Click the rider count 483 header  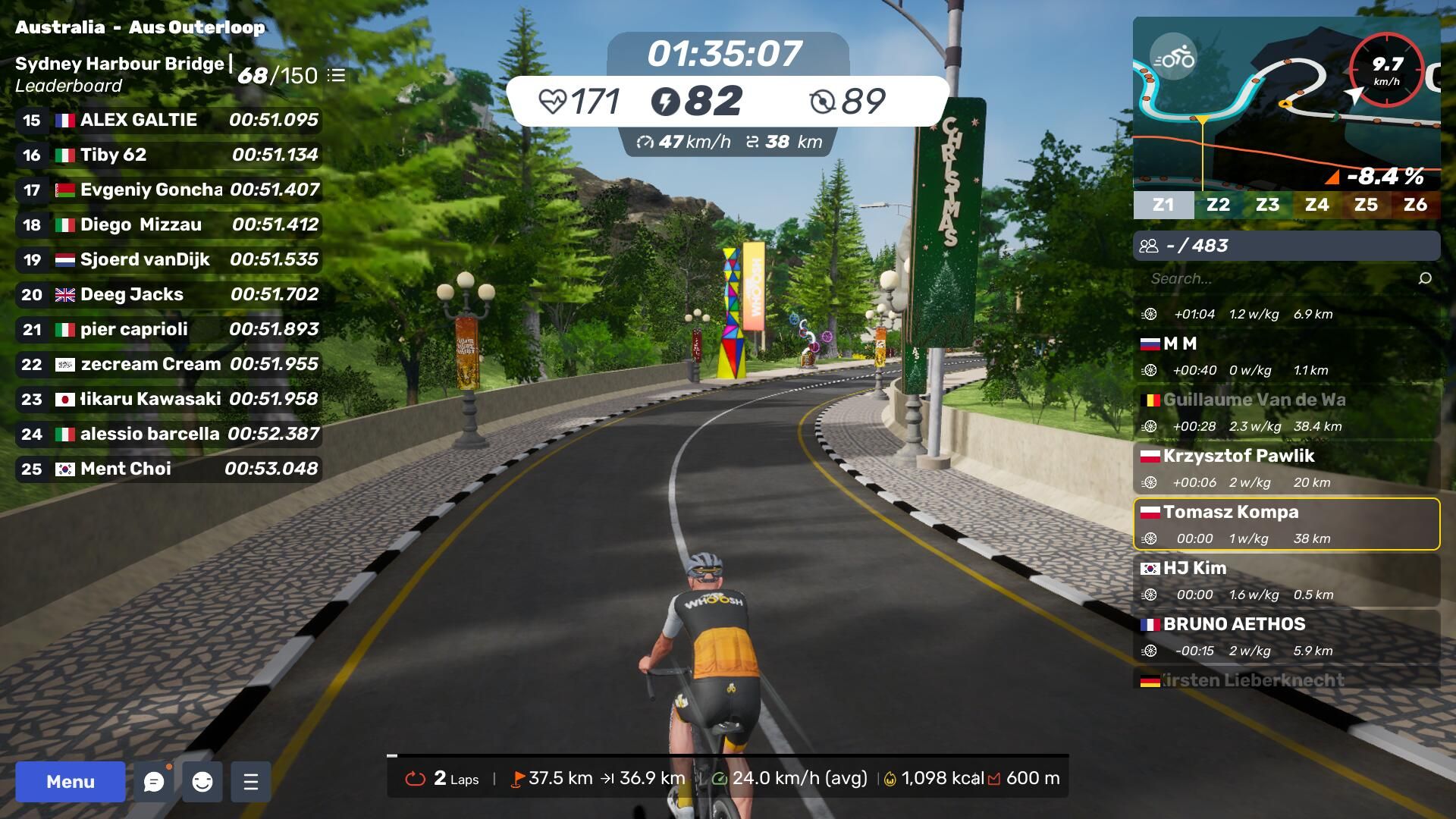(x=1286, y=246)
